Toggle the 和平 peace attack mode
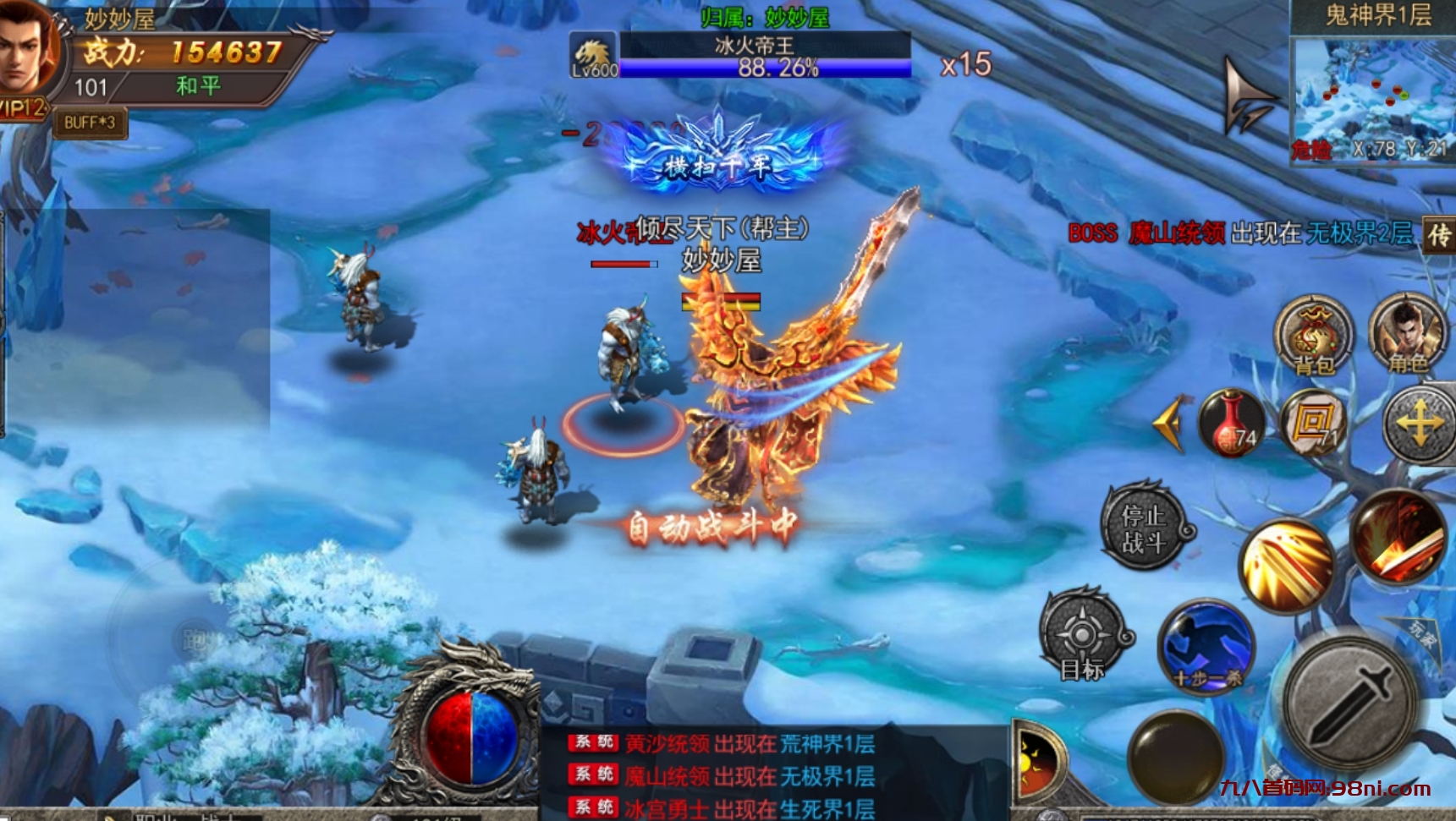 (x=198, y=86)
